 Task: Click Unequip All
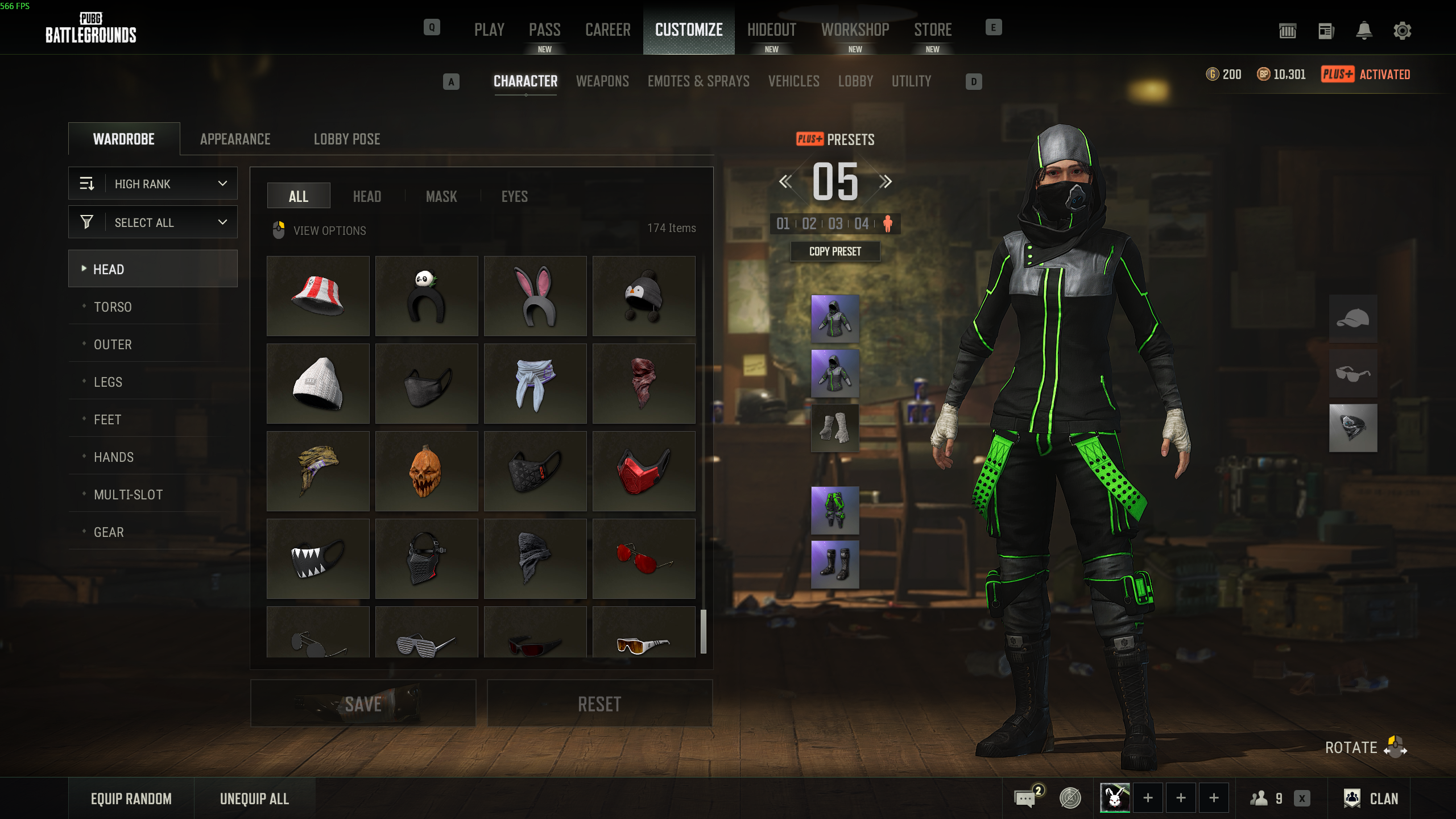(254, 799)
